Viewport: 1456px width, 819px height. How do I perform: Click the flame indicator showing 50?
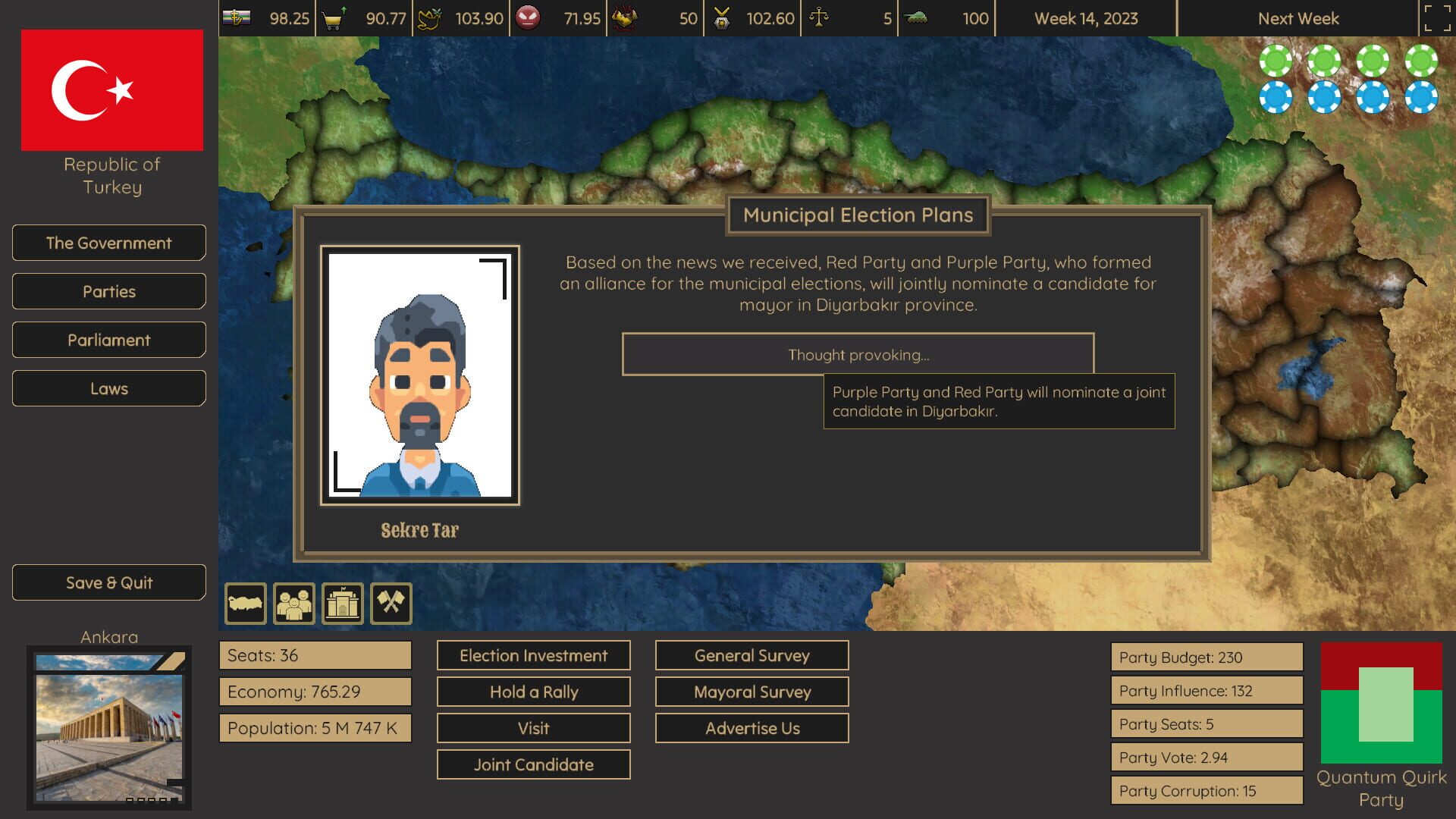coord(626,17)
